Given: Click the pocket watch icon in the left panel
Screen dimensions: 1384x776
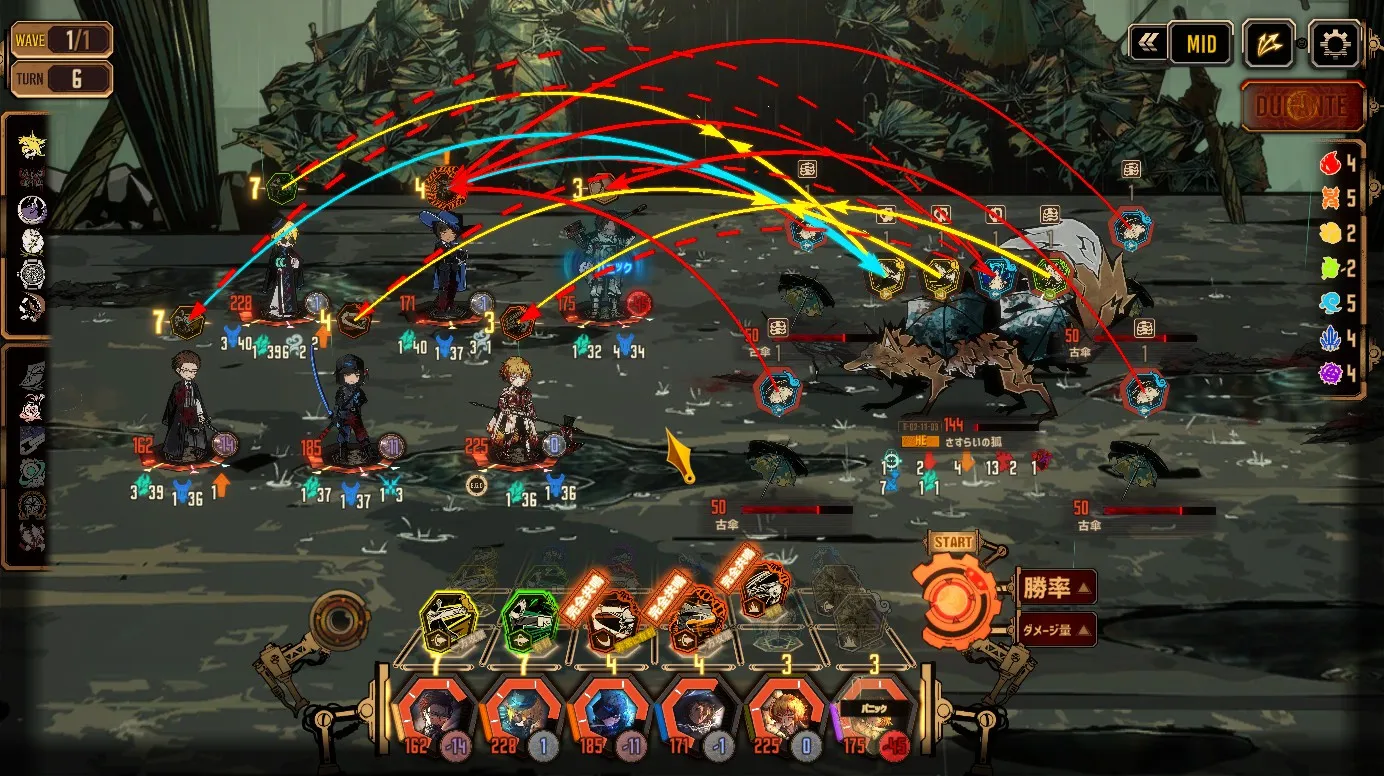Looking at the screenshot, I should pyautogui.click(x=32, y=273).
